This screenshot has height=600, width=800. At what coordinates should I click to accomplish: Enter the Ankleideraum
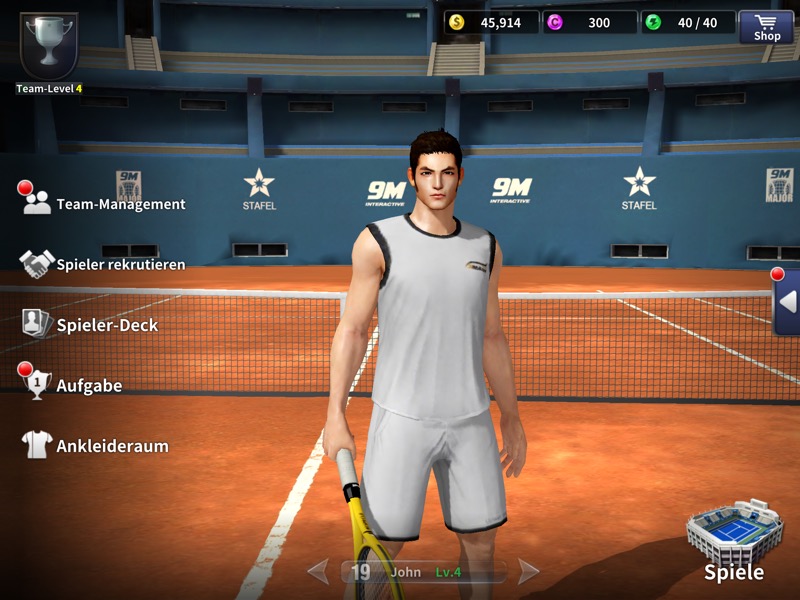[96, 446]
